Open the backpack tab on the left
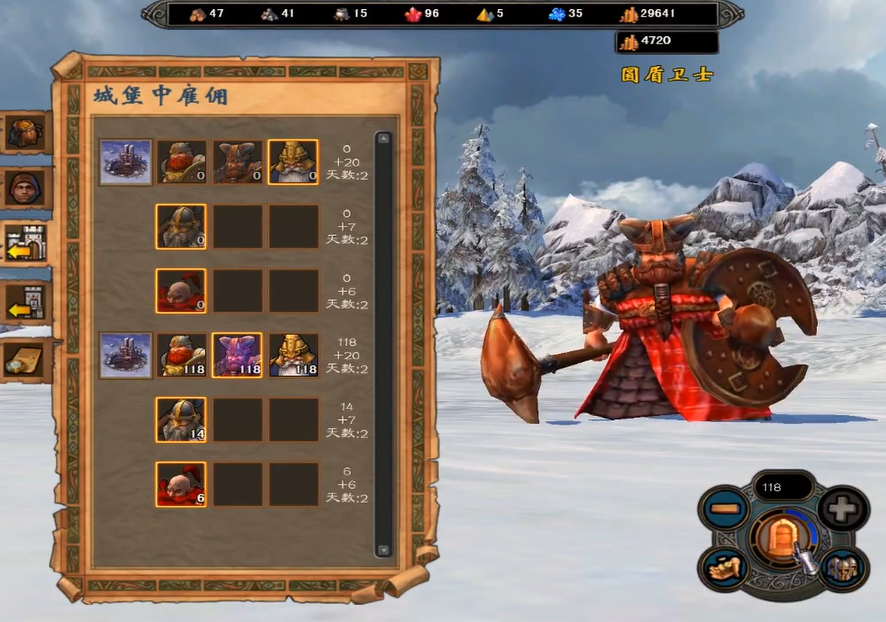This screenshot has width=886, height=622. point(24,133)
